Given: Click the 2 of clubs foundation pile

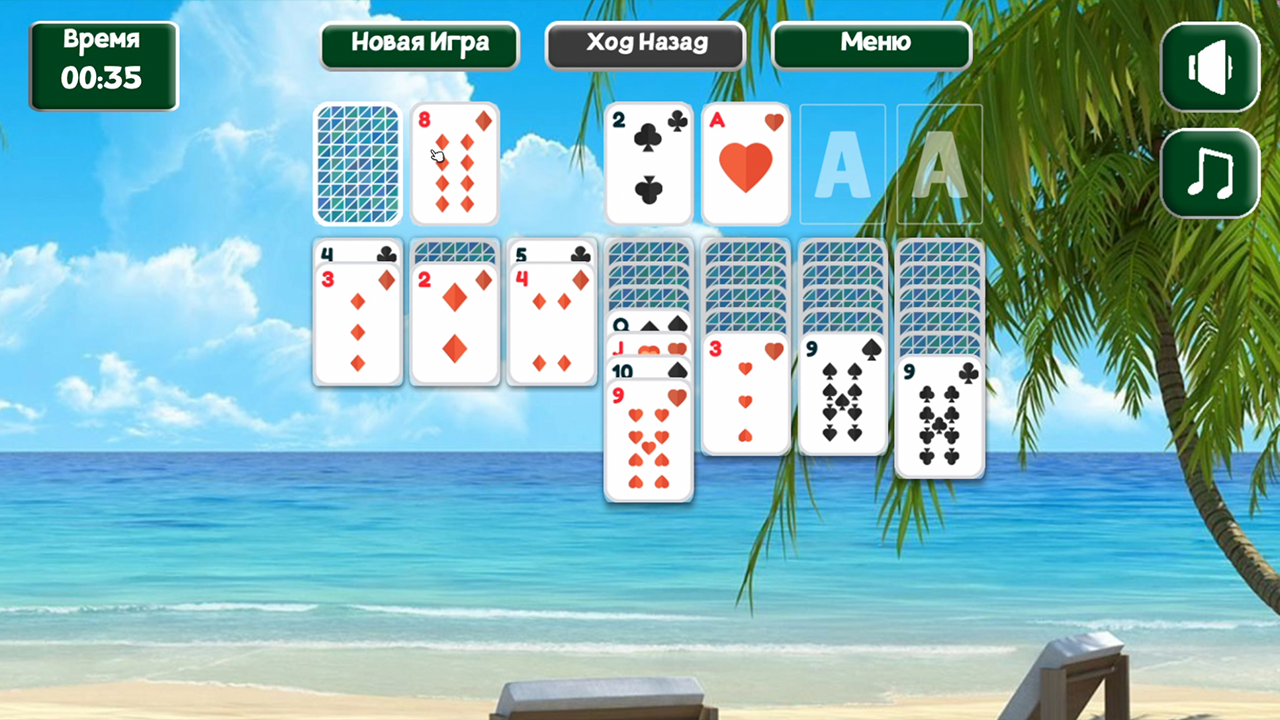Looking at the screenshot, I should (648, 163).
